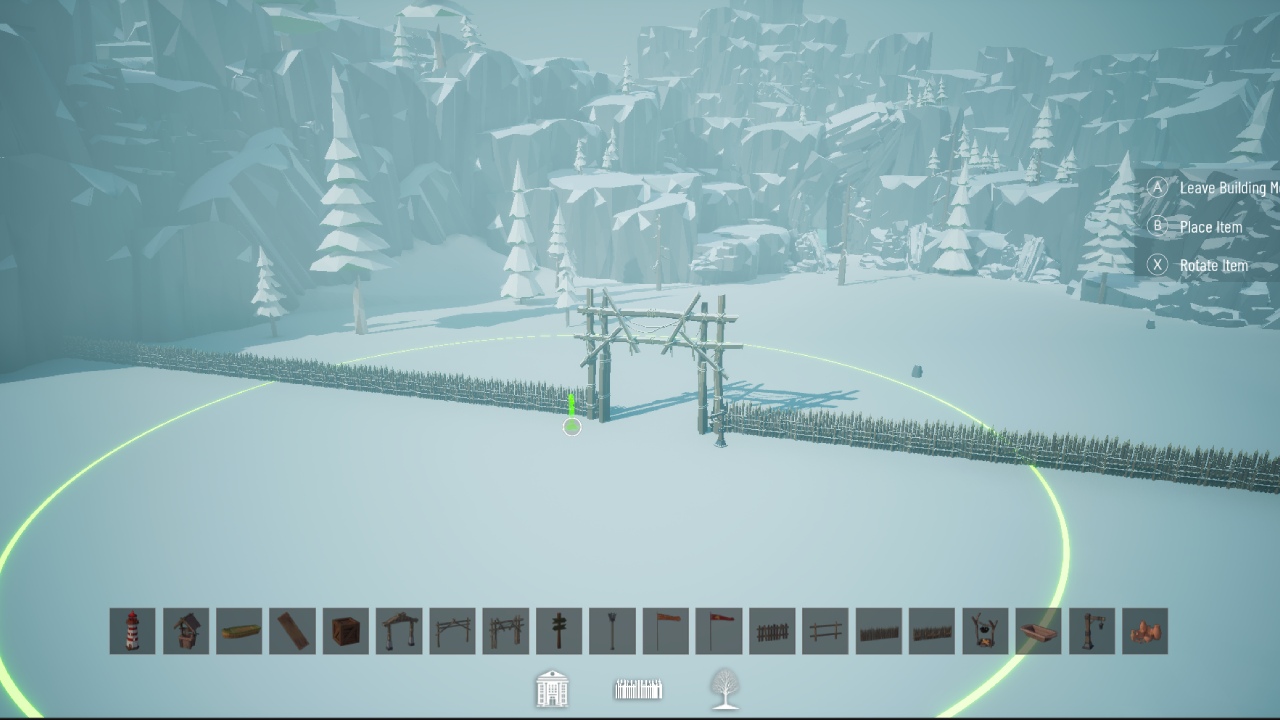Viewport: 1280px width, 720px height.
Task: Select the decorated wooden archway
Action: point(399,630)
